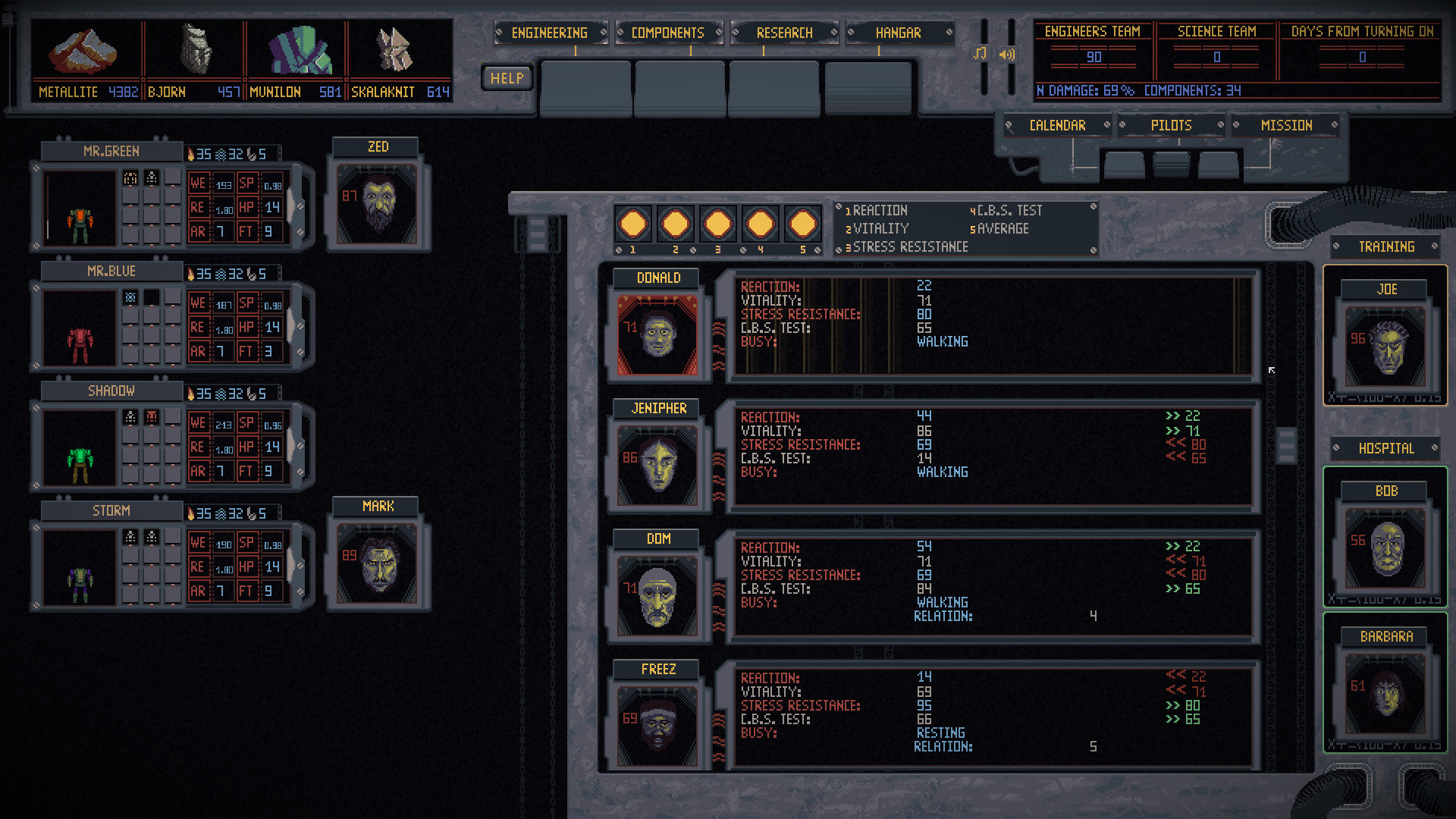Image resolution: width=1456 pixels, height=819 pixels.
Task: Mute game sound with the speaker icon
Action: [x=1008, y=54]
